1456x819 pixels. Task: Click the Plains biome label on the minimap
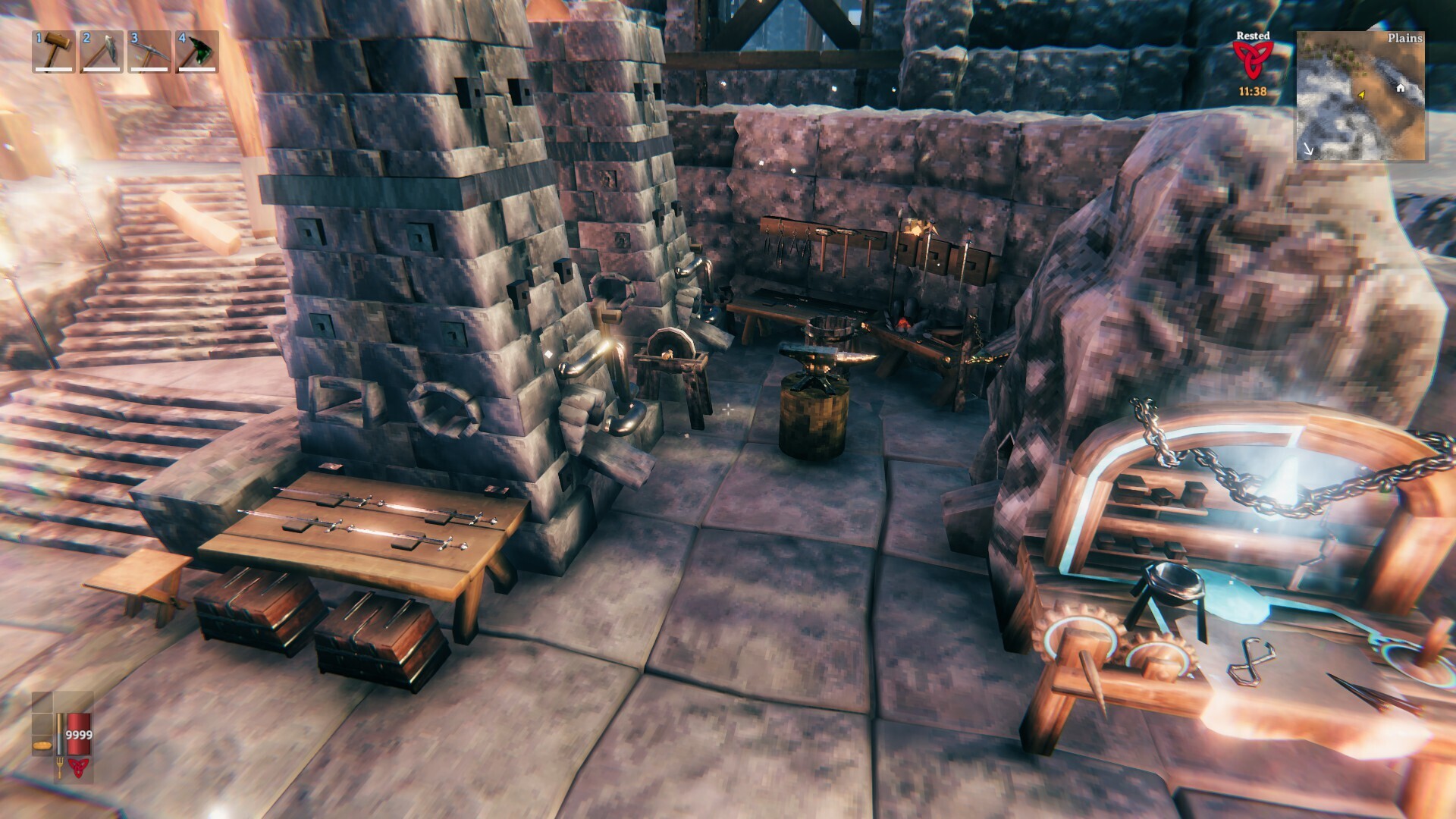[x=1406, y=38]
